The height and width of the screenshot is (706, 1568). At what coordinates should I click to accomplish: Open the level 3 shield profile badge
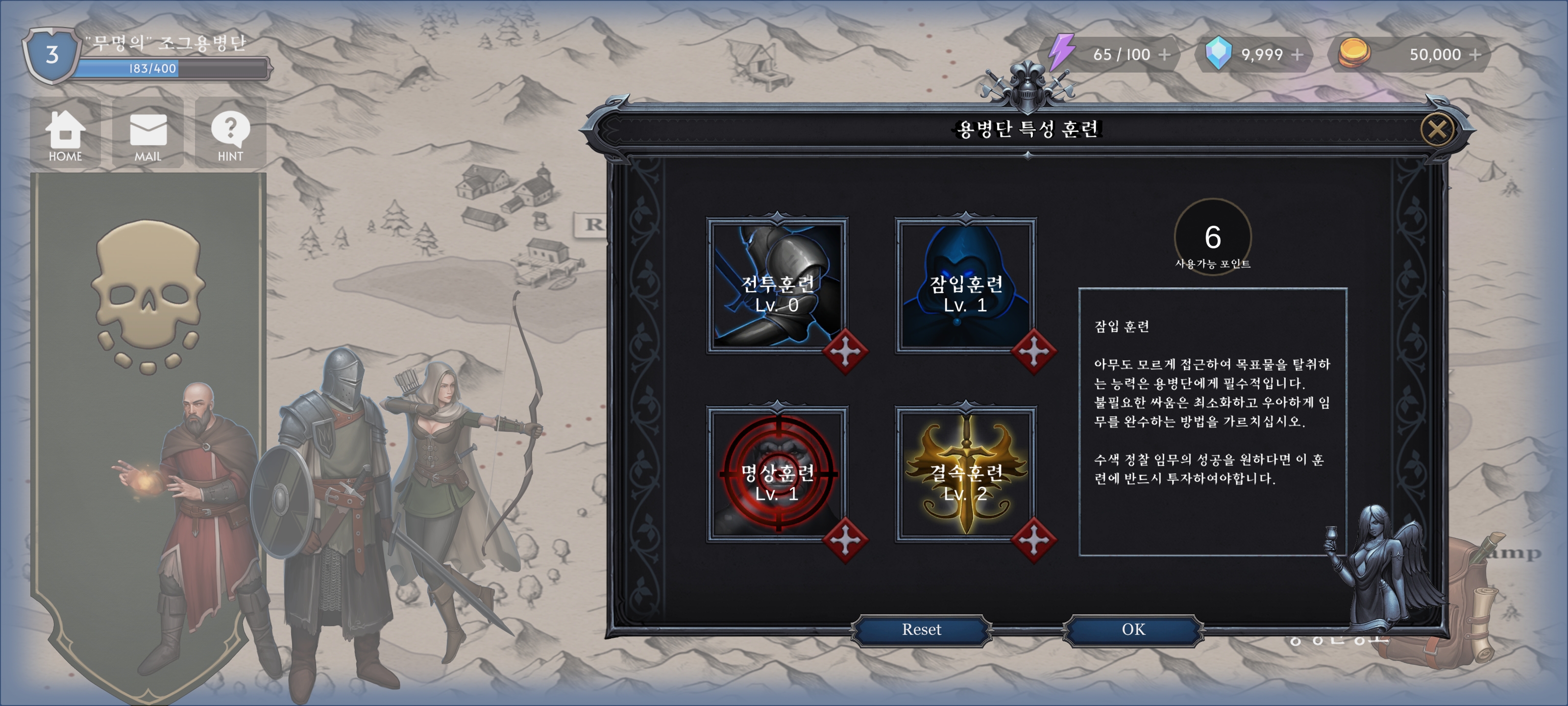(x=52, y=56)
